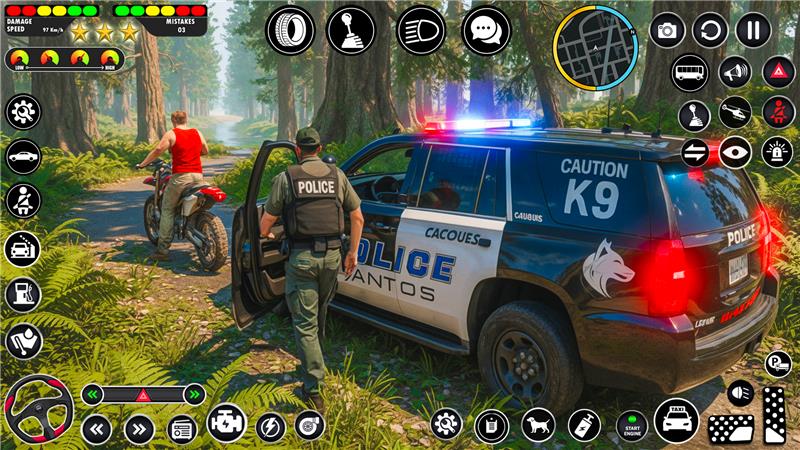
Task: Open the circular minimap
Action: (x=595, y=47)
